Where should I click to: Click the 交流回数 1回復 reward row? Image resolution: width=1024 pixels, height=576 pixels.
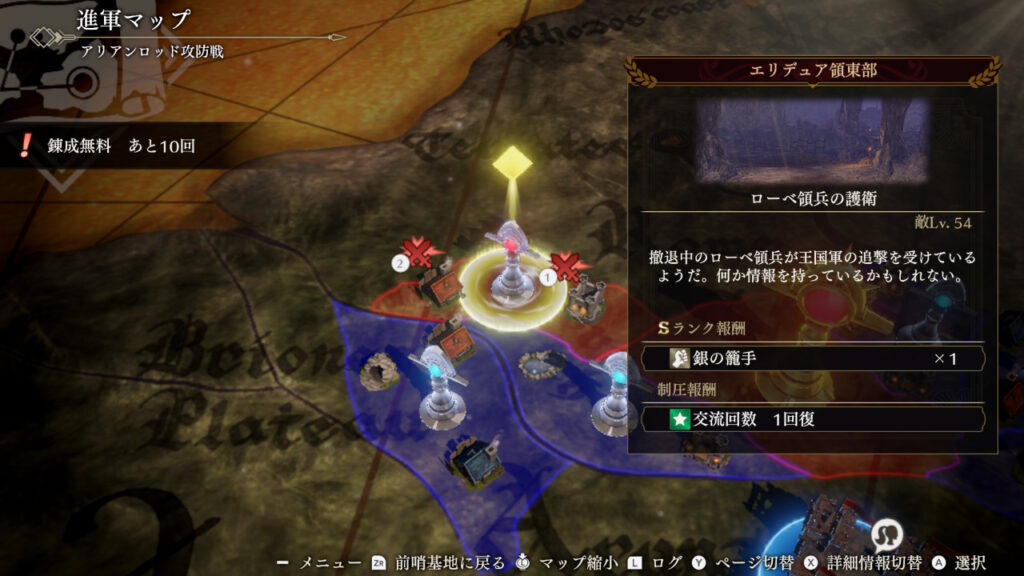[x=812, y=419]
